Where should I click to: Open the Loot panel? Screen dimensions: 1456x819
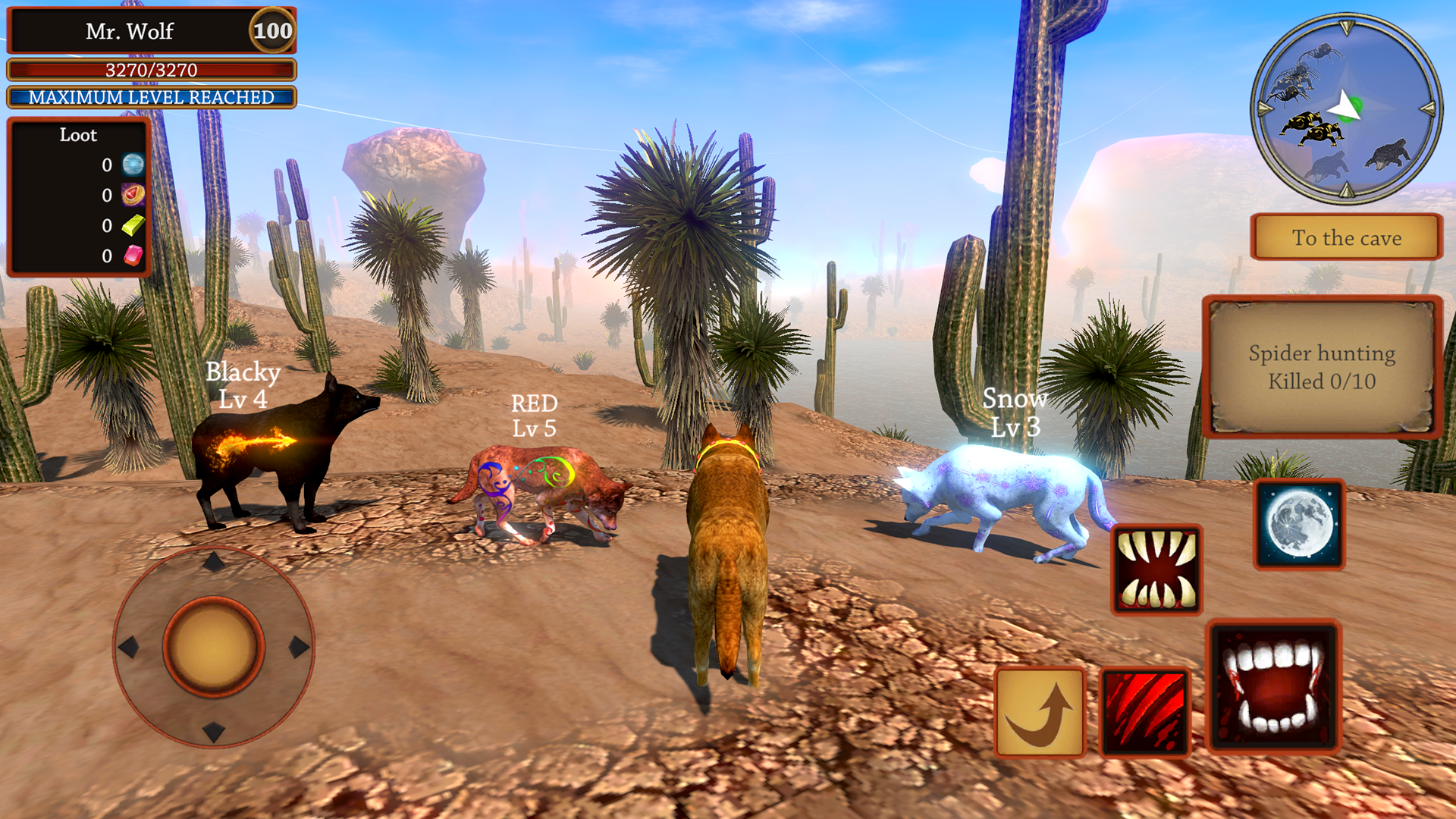pyautogui.click(x=79, y=196)
